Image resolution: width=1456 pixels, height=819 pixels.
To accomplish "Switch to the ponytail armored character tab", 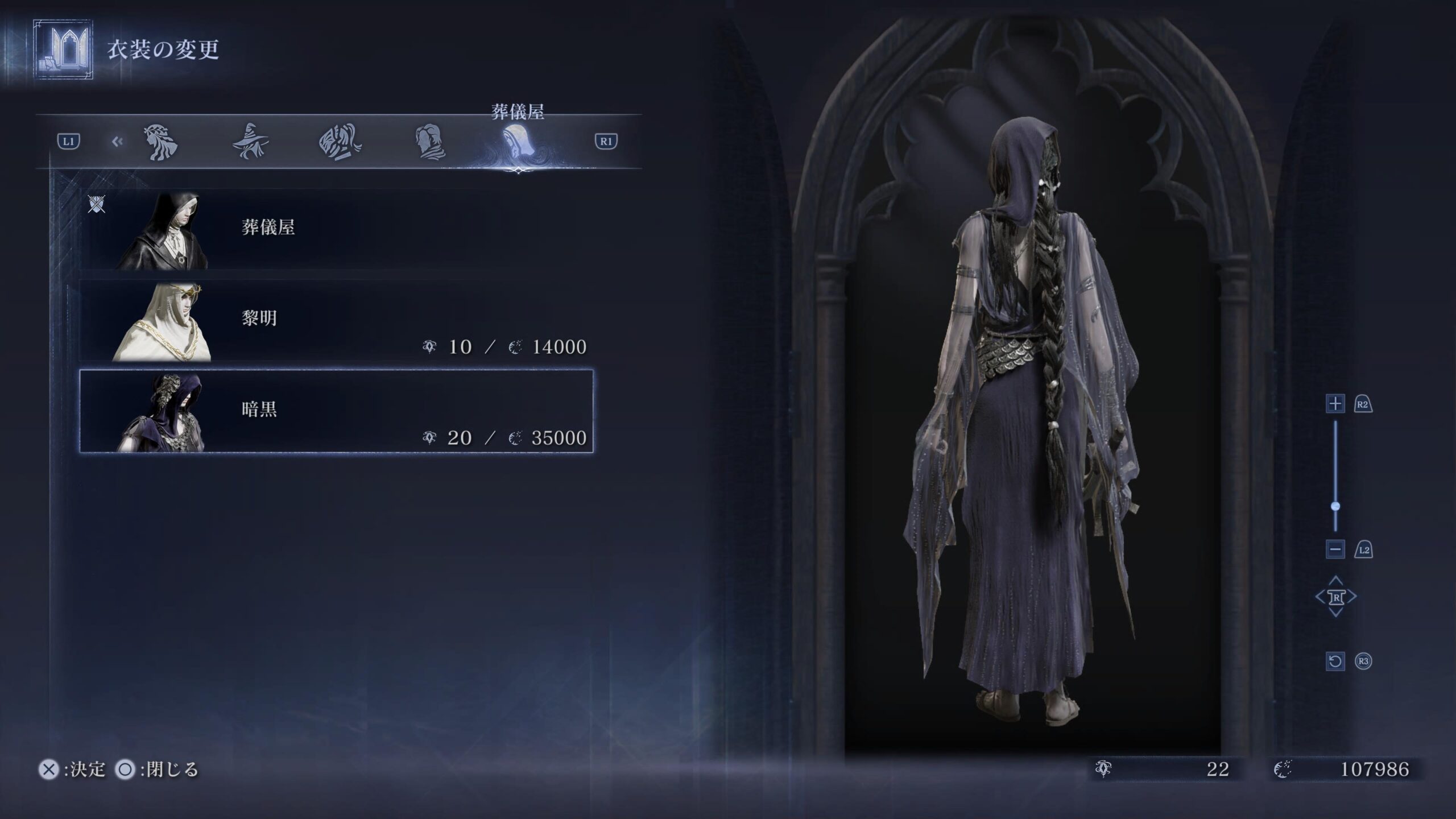I will click(340, 142).
